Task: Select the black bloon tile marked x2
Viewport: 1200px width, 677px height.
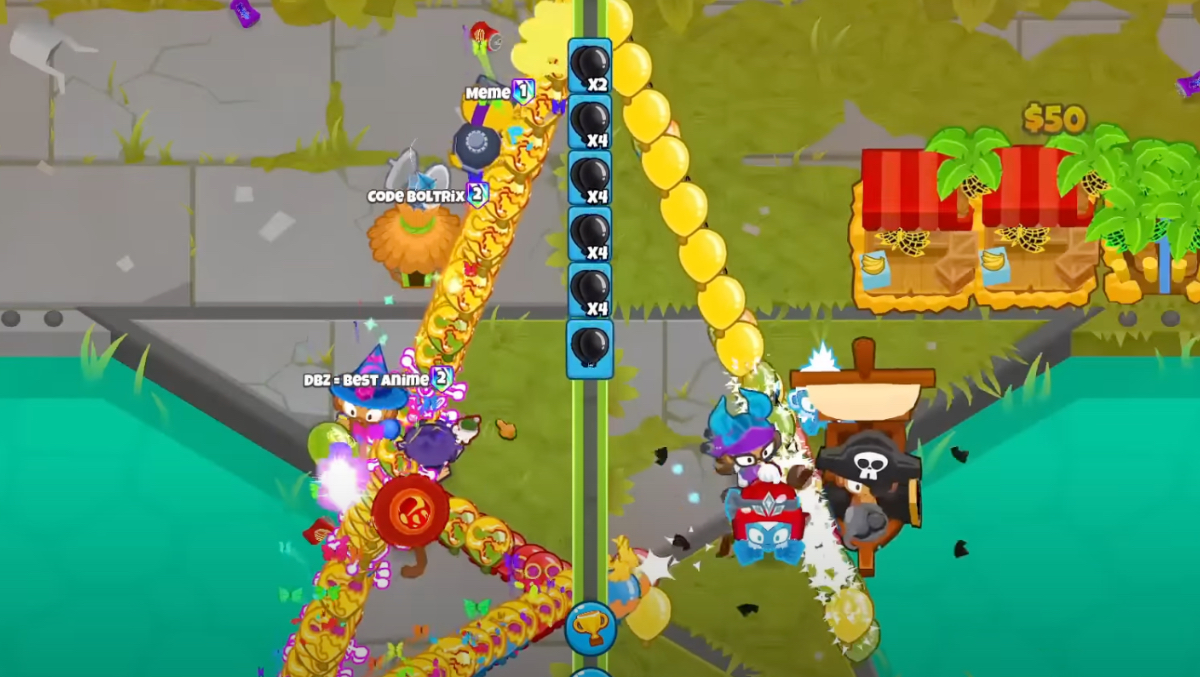Action: click(x=589, y=66)
